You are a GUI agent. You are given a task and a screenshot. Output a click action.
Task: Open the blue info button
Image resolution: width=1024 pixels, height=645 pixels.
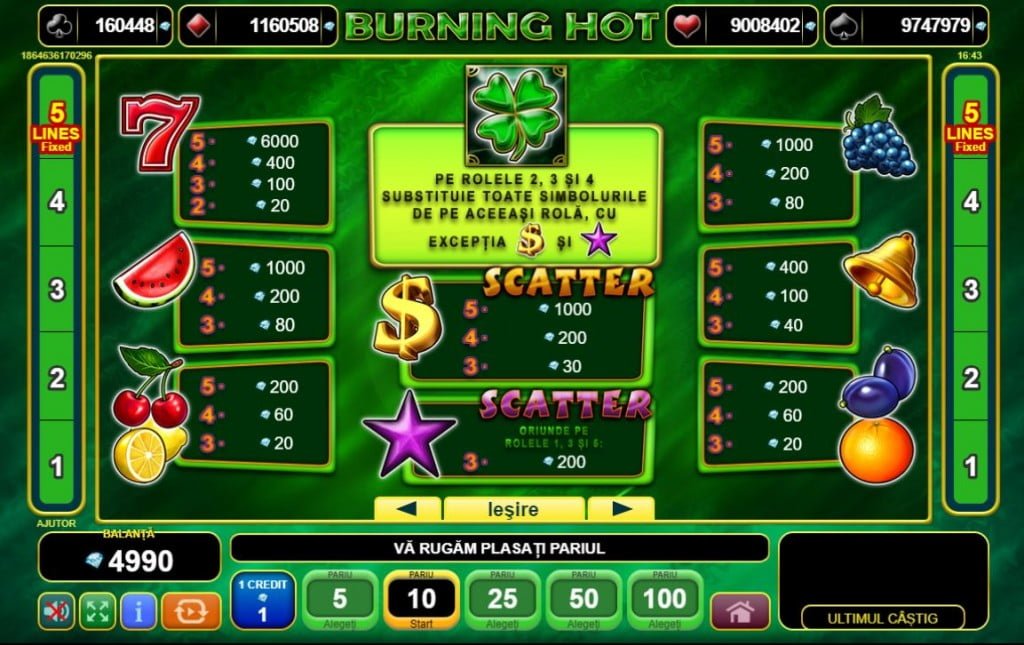[139, 611]
